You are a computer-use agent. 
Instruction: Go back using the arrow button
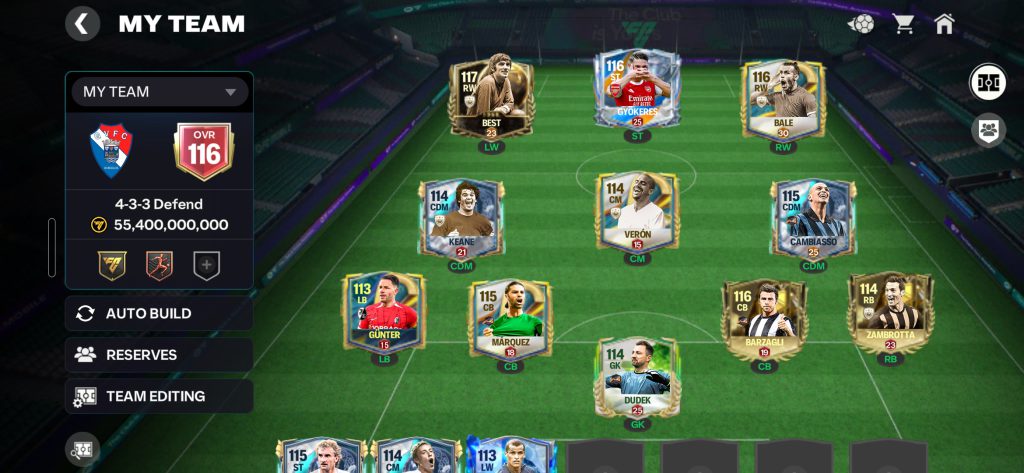tap(82, 24)
